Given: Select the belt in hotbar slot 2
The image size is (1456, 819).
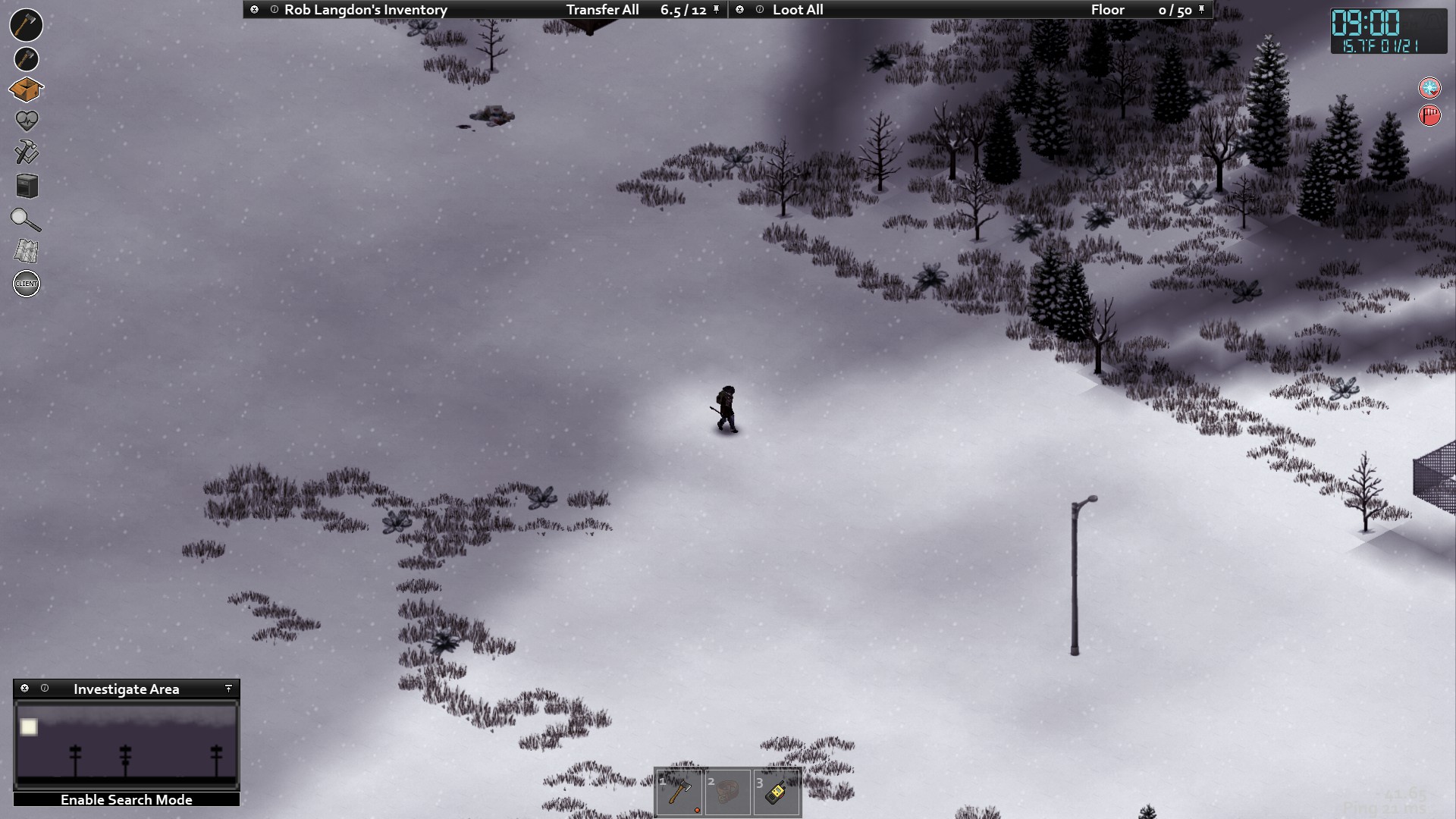Looking at the screenshot, I should 728,793.
